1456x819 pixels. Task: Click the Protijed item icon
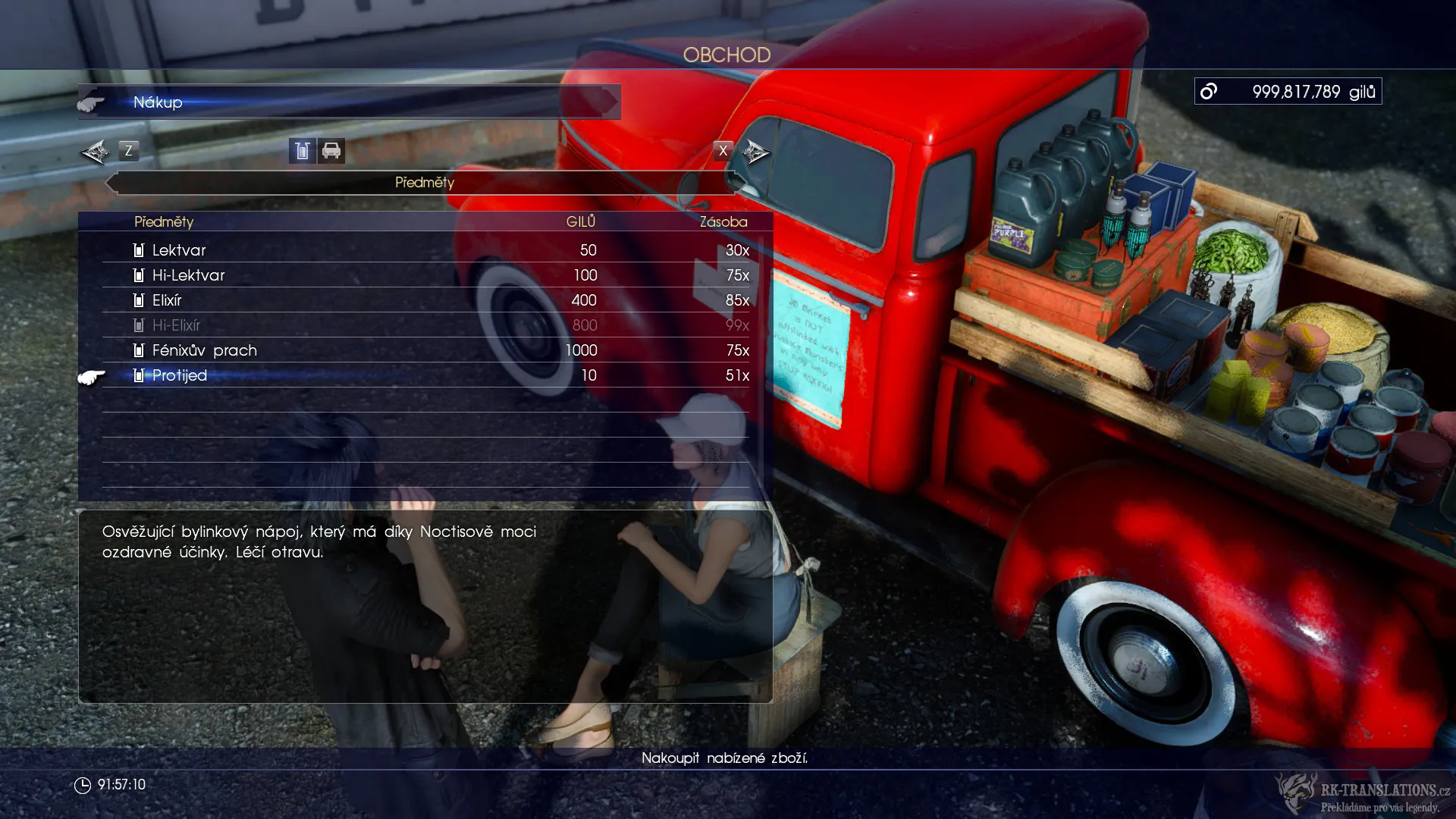138,375
